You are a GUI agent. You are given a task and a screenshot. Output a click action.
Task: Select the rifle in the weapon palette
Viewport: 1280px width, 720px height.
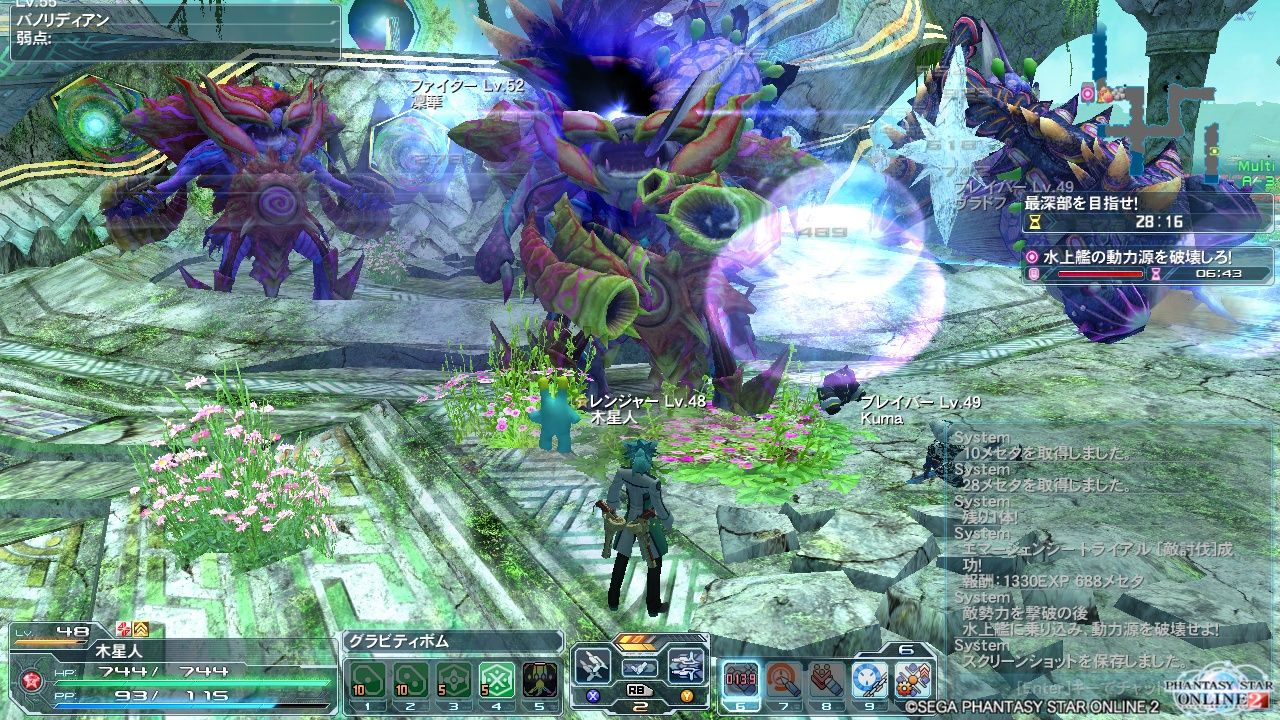[689, 667]
